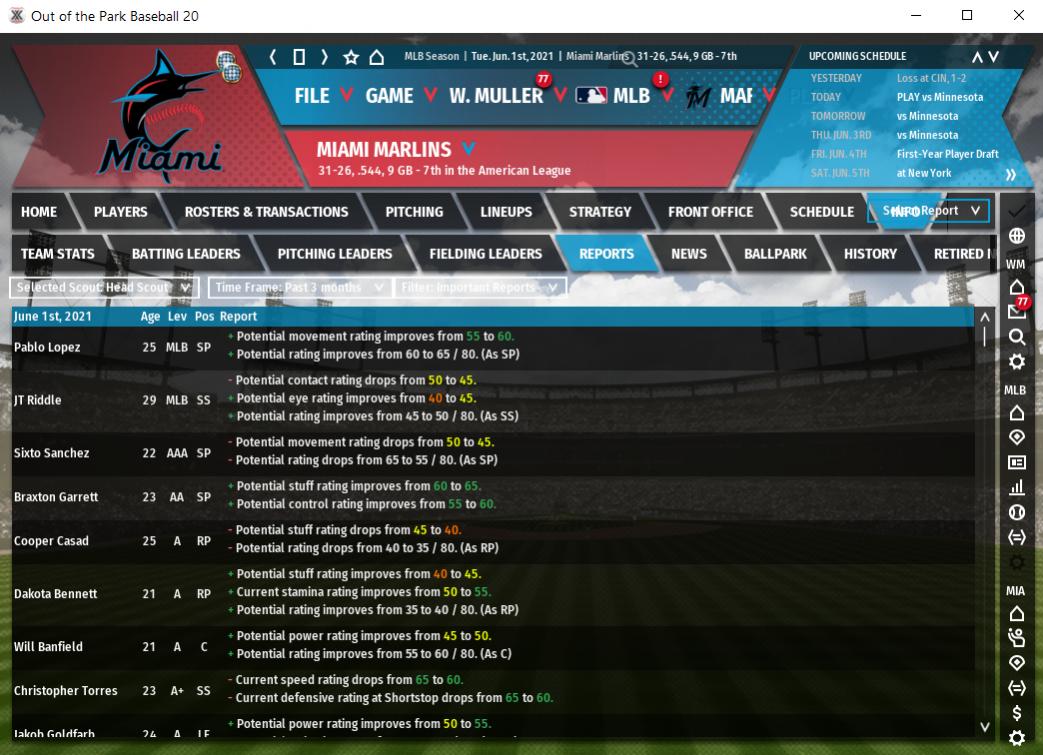Switch to the PLAYERS tab
The image size is (1043, 755).
[120, 212]
